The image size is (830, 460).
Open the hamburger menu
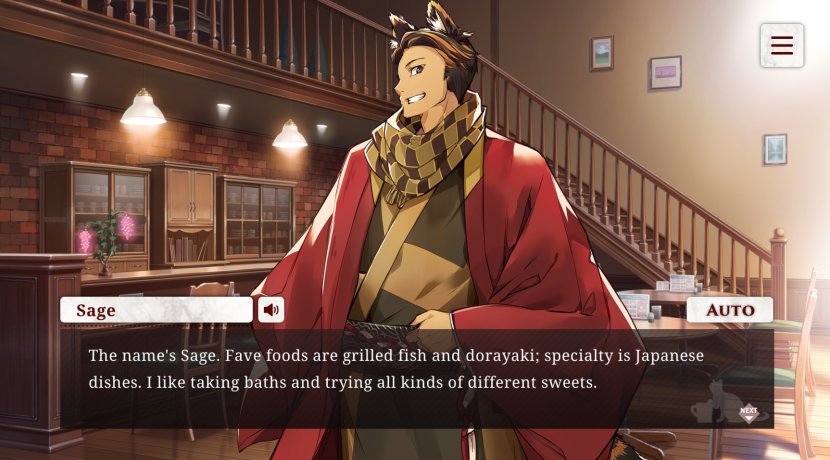point(781,46)
